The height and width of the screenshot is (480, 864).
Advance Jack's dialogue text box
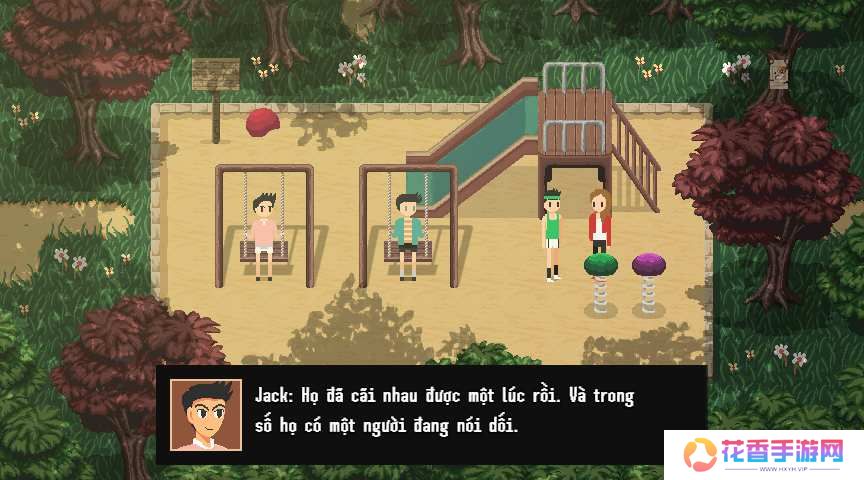[440, 411]
